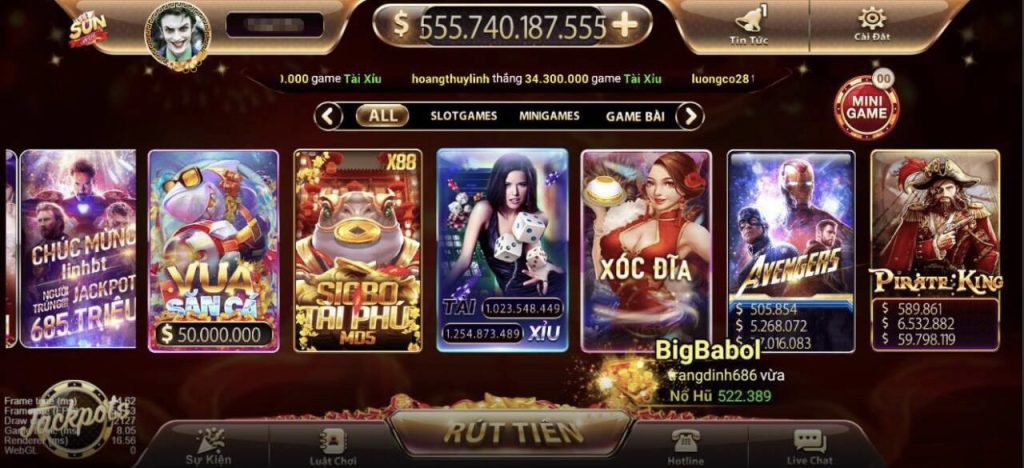Launch the Sicbo Tài Phú game
Viewport: 1024px width, 468px height.
(x=358, y=250)
